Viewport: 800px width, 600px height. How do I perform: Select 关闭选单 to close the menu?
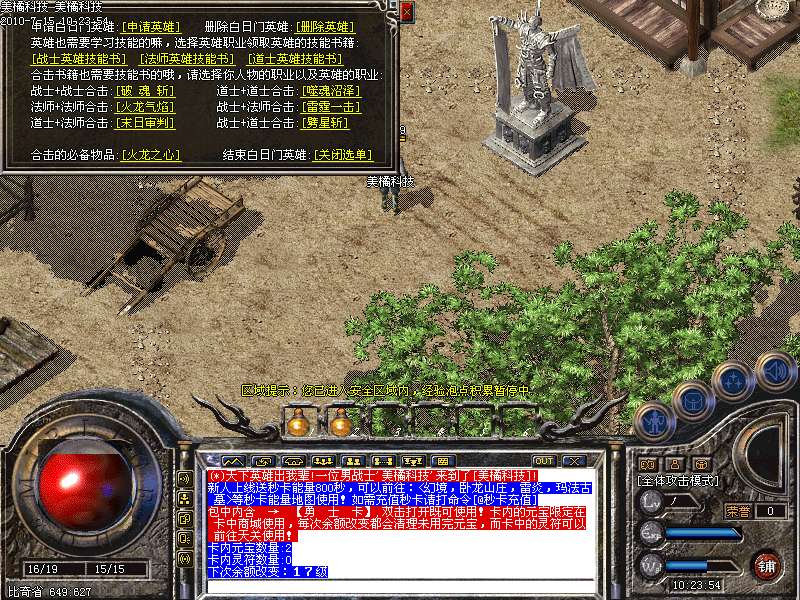(343, 155)
